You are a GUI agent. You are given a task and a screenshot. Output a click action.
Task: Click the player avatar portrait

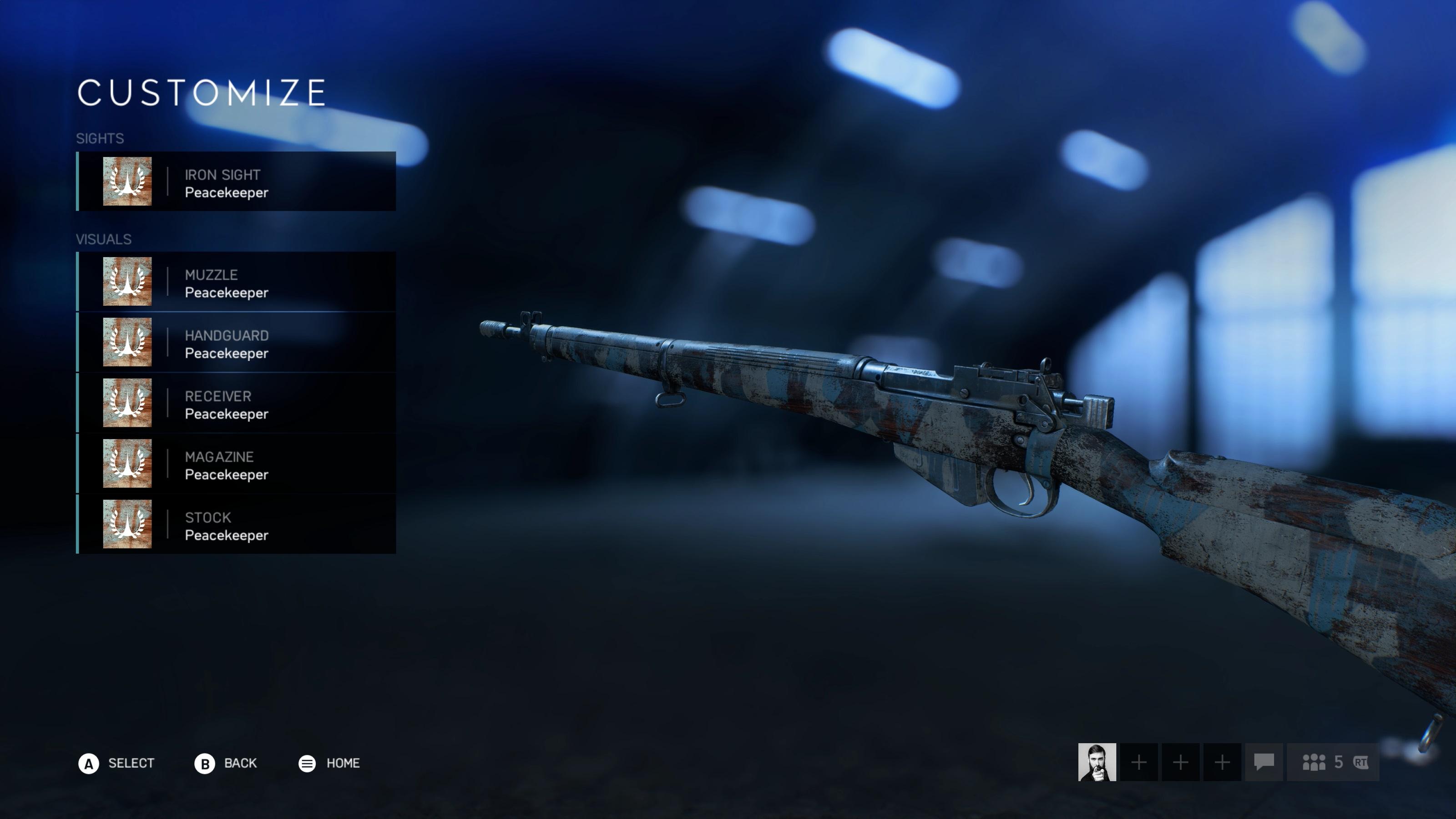pos(1097,762)
